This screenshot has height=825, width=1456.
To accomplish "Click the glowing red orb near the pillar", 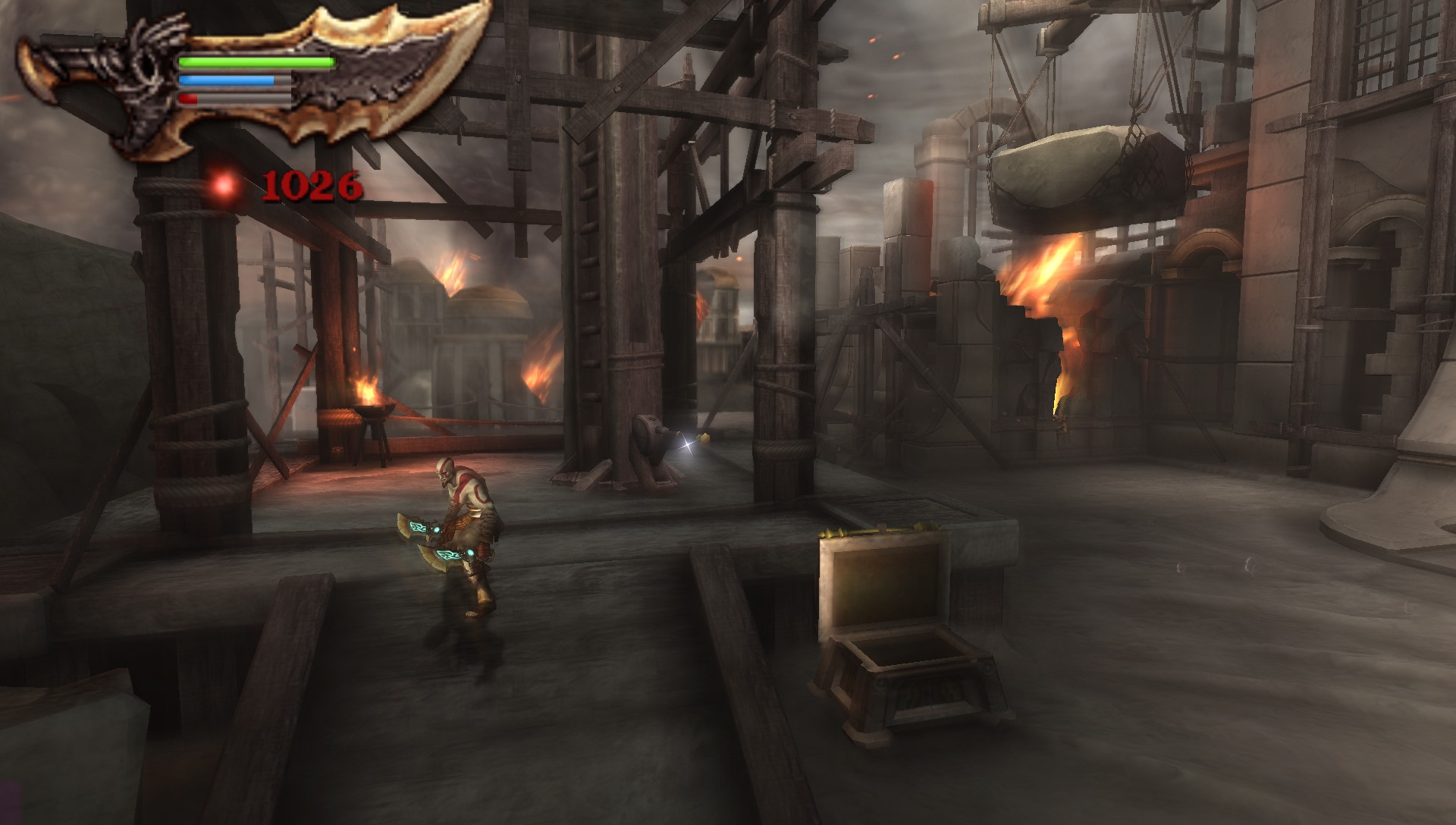I will coord(225,184).
